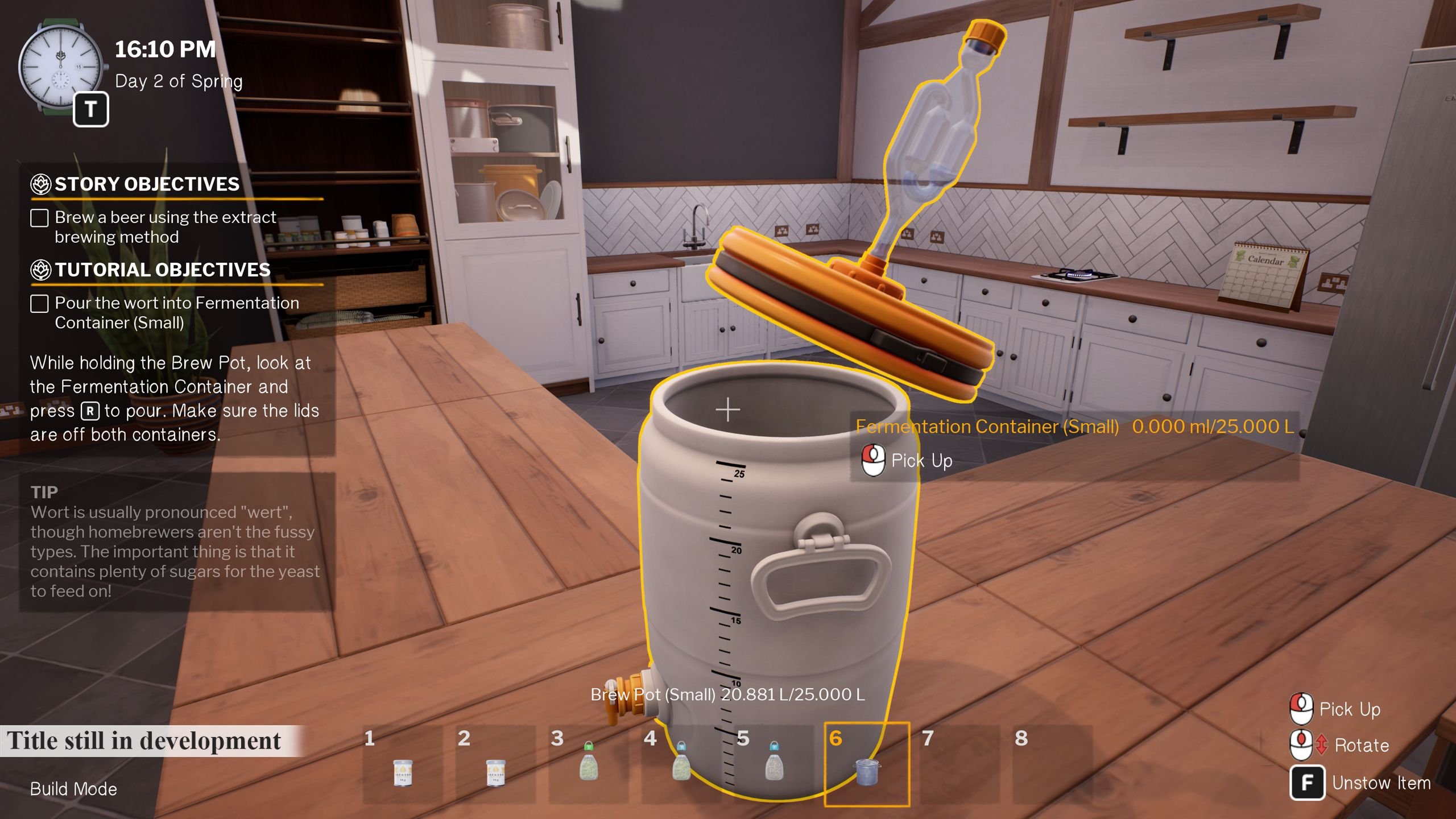Check the 'Brew a beer using extract brewing' objective
The image size is (1456, 819).
point(39,217)
